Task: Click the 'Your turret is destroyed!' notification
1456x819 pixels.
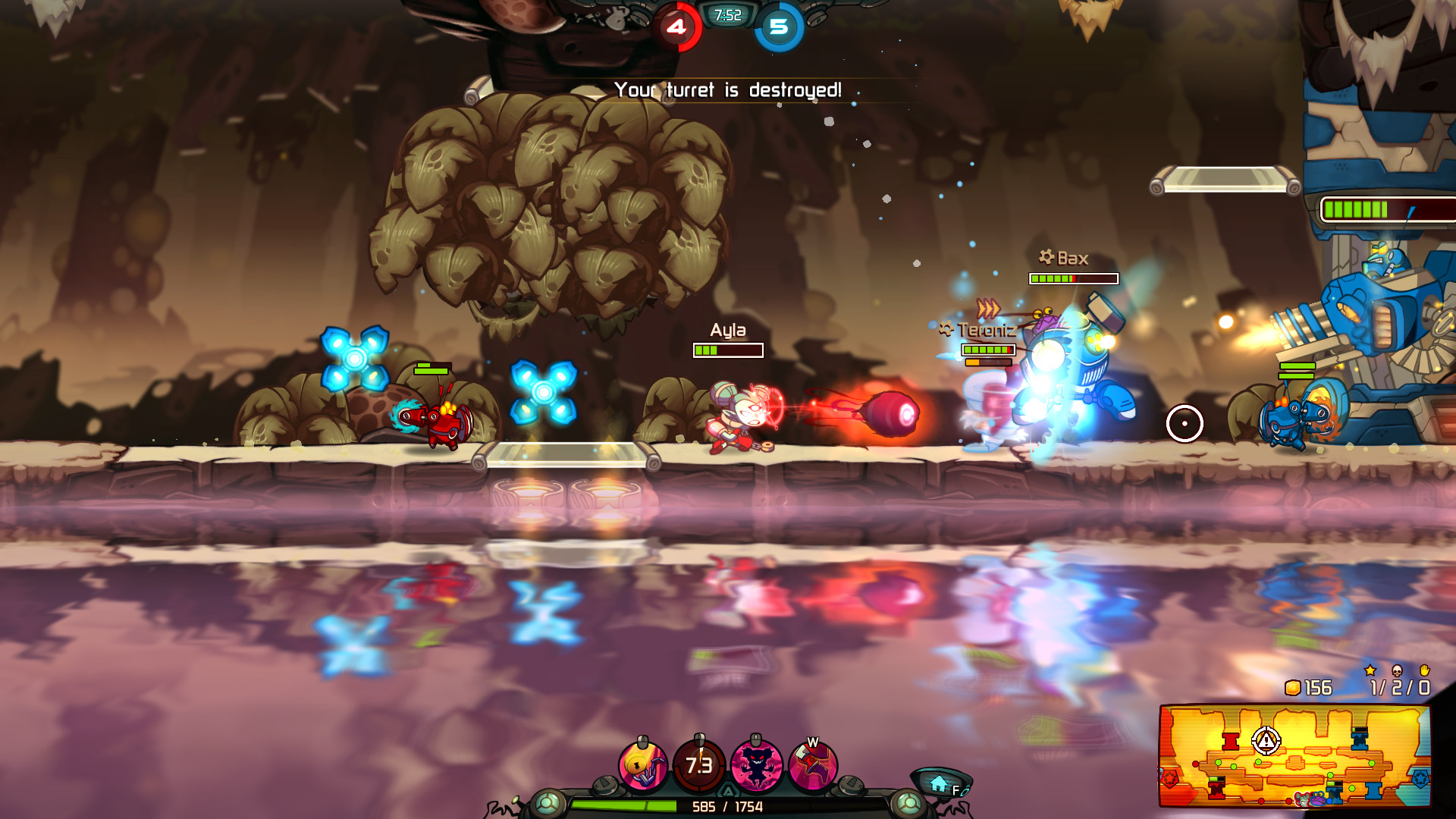Action: [x=728, y=89]
